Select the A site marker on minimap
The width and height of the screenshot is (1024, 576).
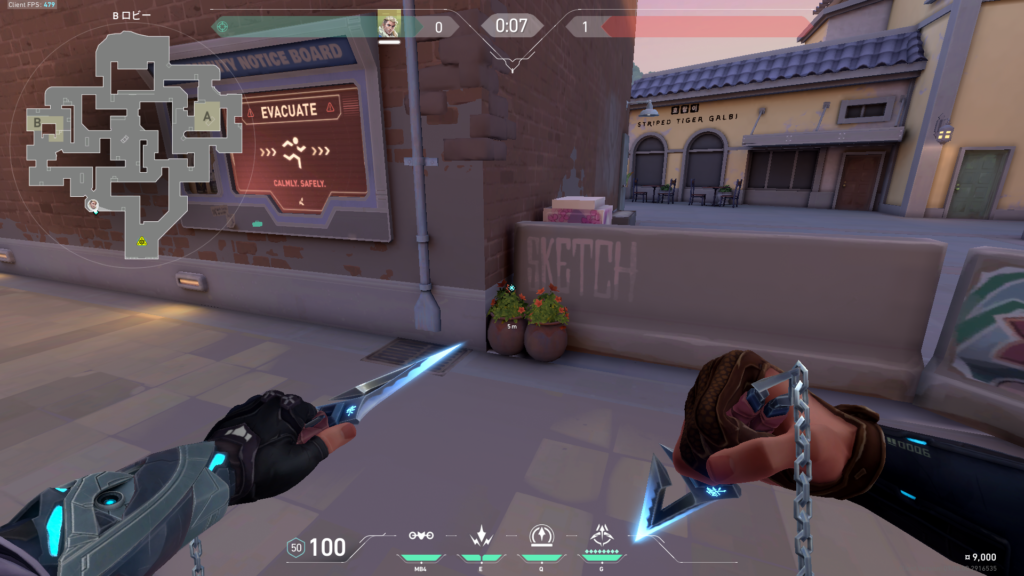[x=208, y=116]
